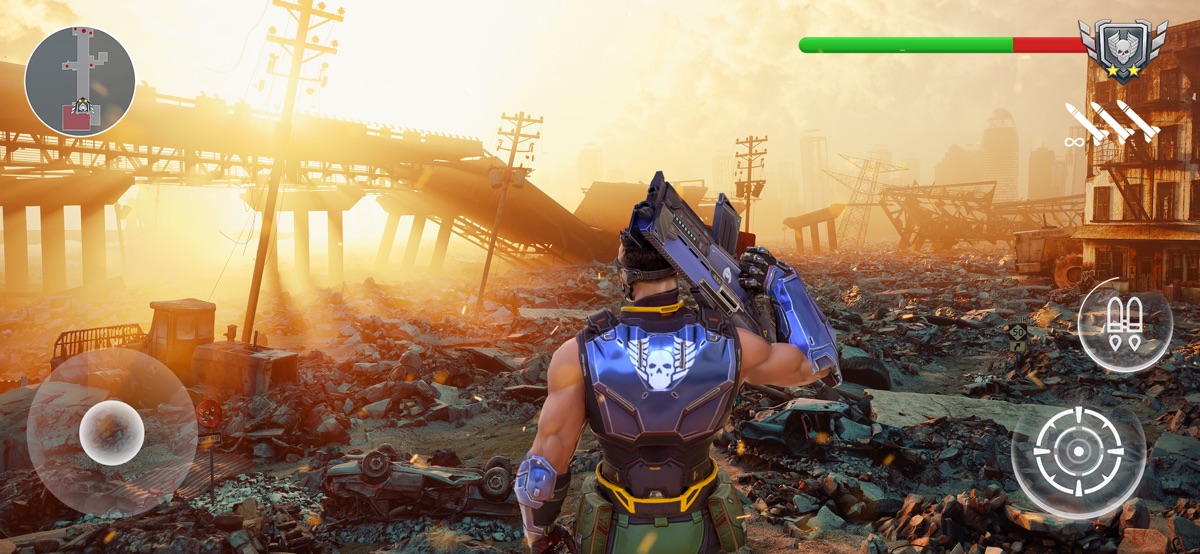Select the bullets ammo icon
This screenshot has width=1200, height=554.
[x=1110, y=124]
